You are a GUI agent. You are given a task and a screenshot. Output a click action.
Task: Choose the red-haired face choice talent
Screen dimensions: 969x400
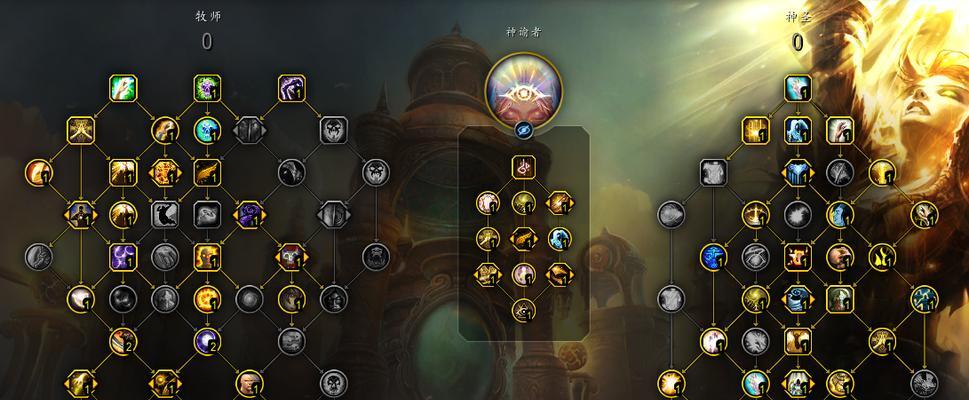click(x=291, y=256)
